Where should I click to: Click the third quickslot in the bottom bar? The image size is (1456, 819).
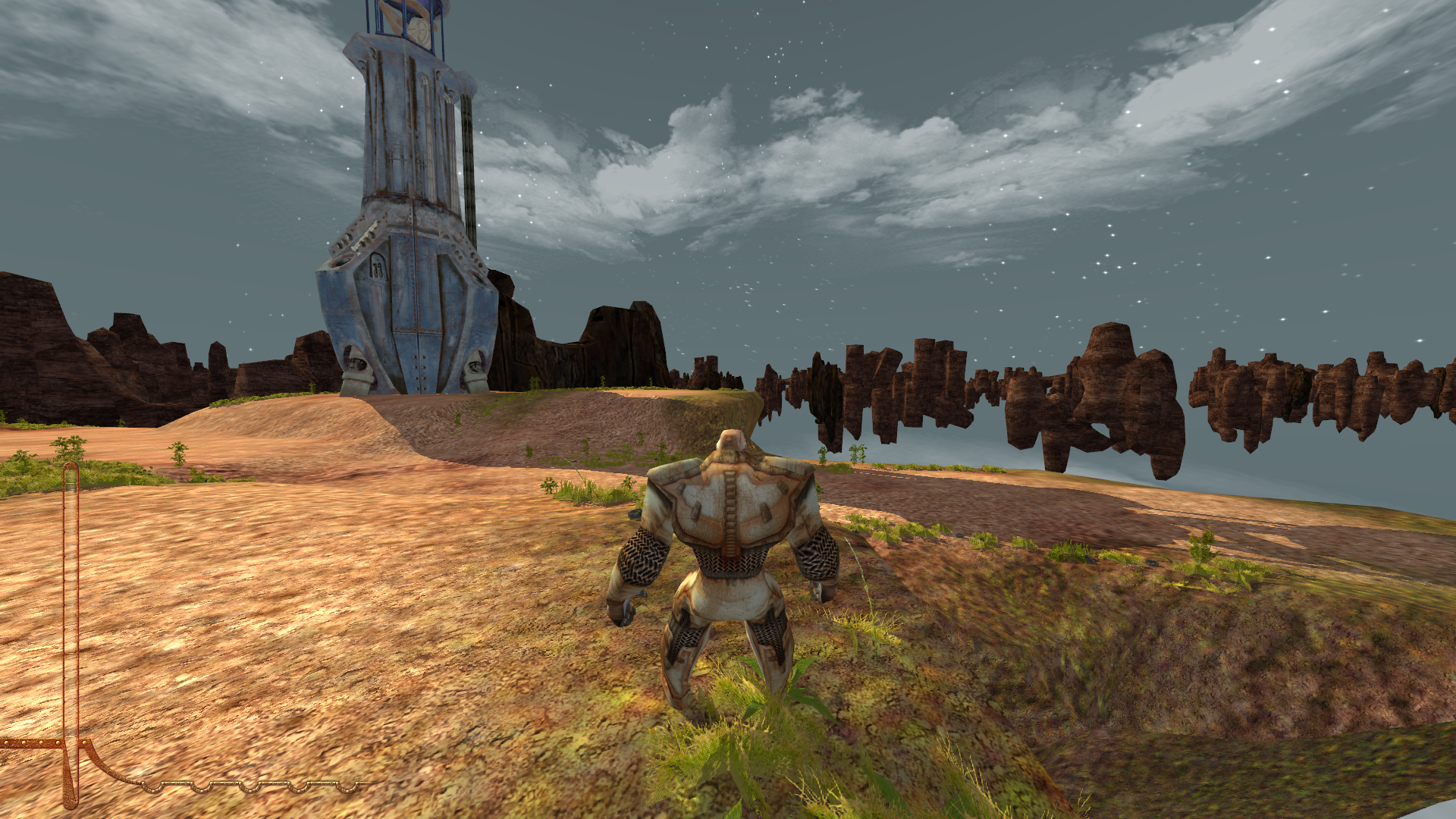pos(249,787)
